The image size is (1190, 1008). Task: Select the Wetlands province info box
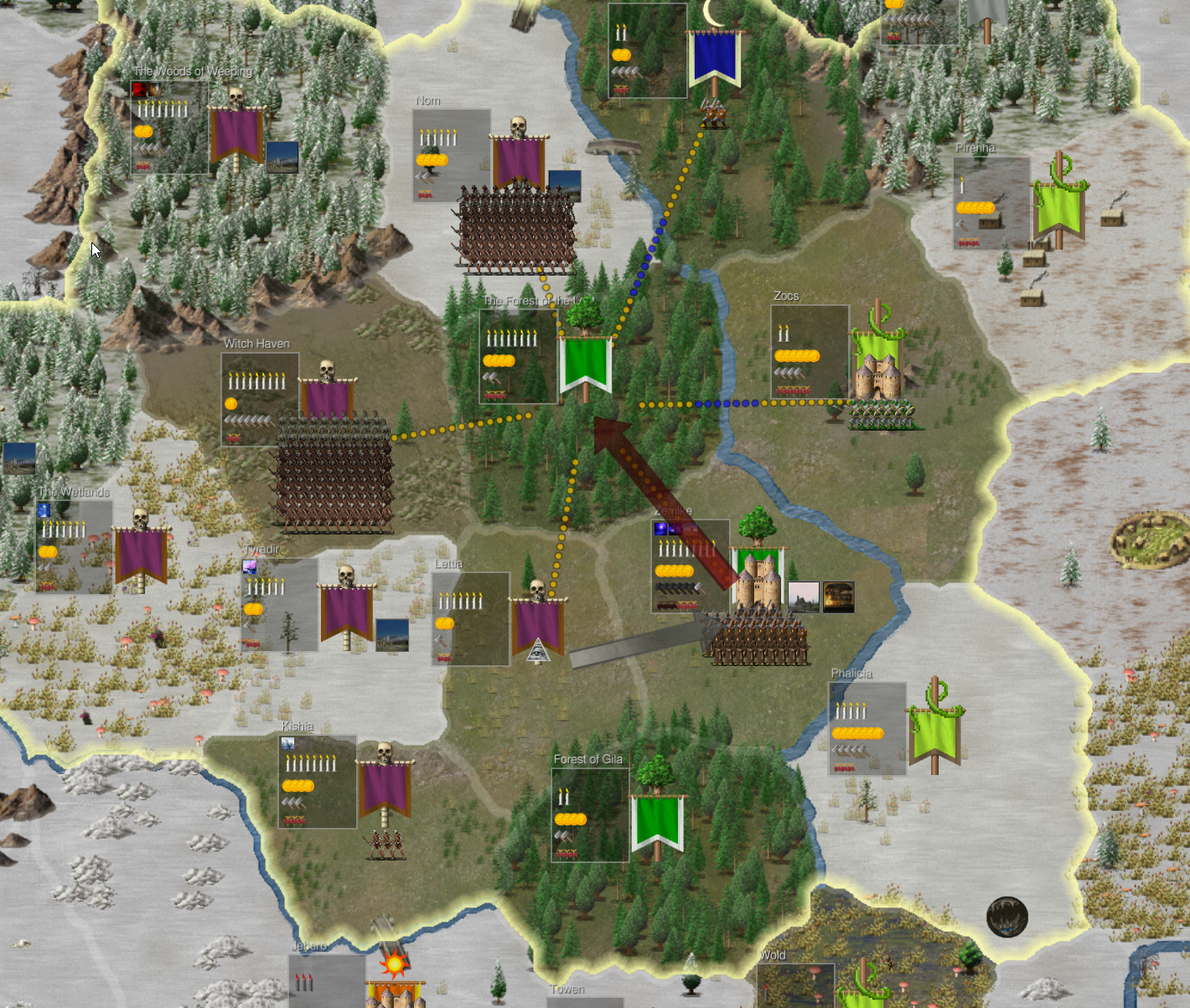(x=74, y=547)
